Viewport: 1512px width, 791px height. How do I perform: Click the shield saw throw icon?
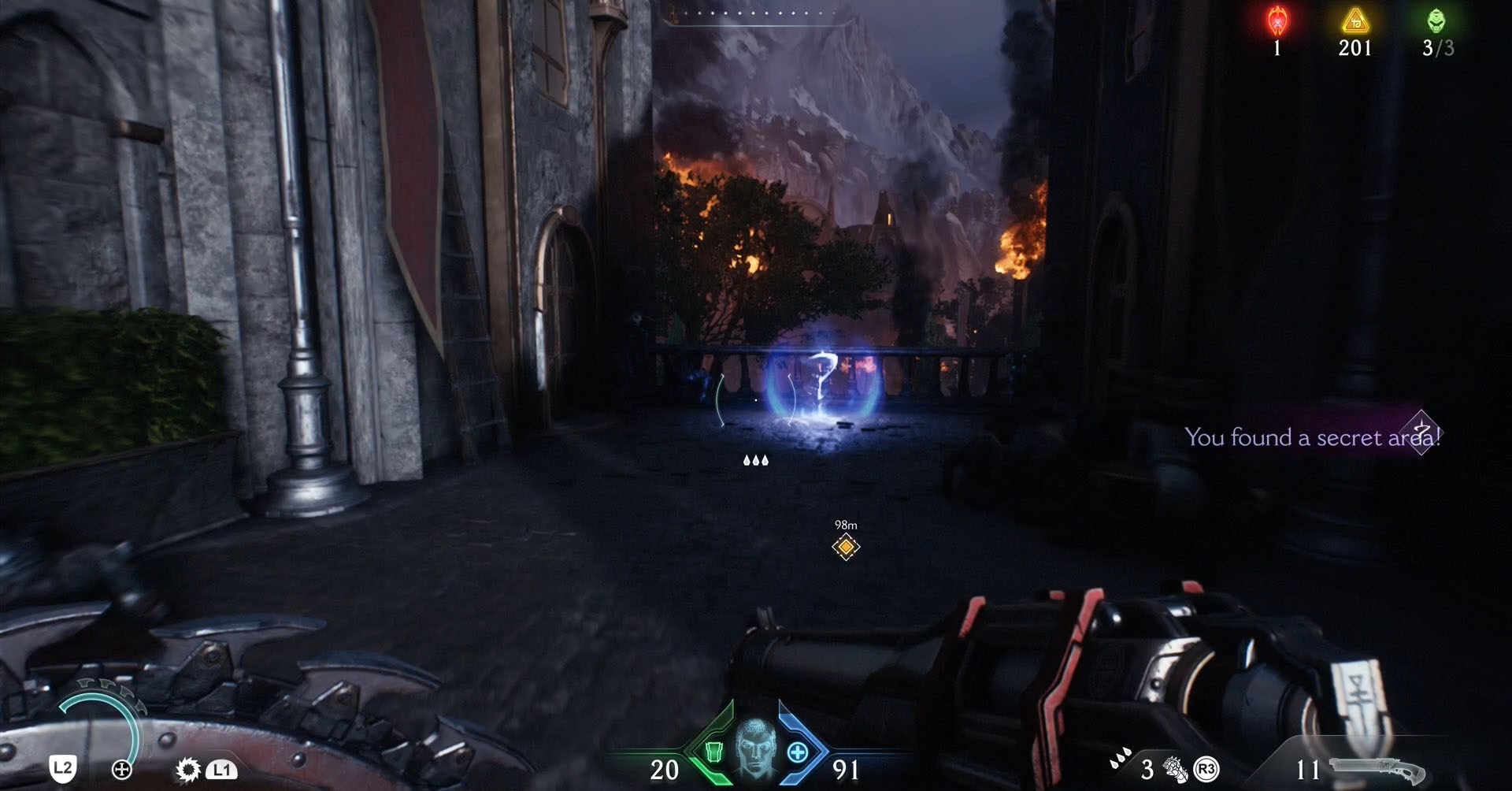[188, 769]
